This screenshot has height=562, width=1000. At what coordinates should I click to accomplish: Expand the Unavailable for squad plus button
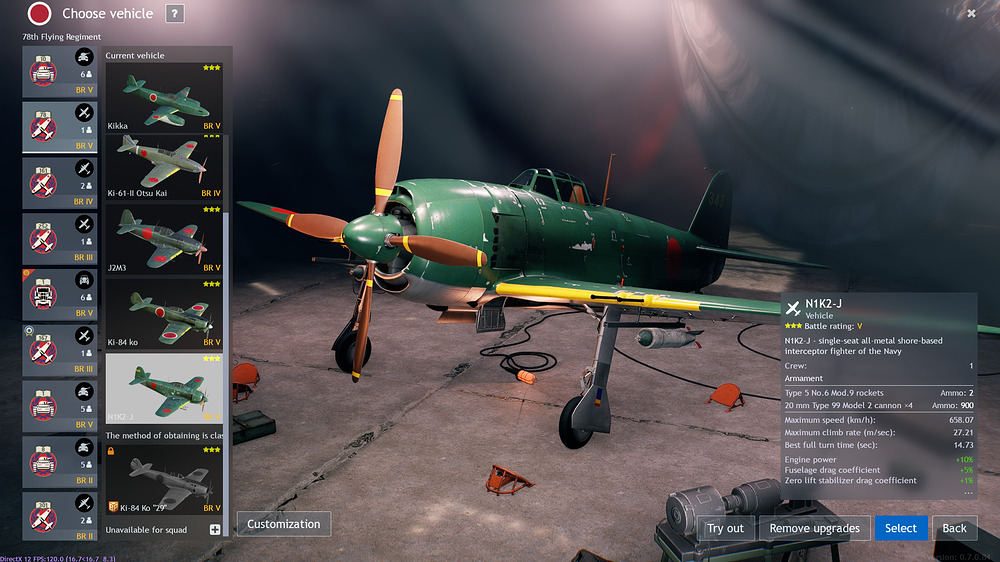pyautogui.click(x=215, y=529)
